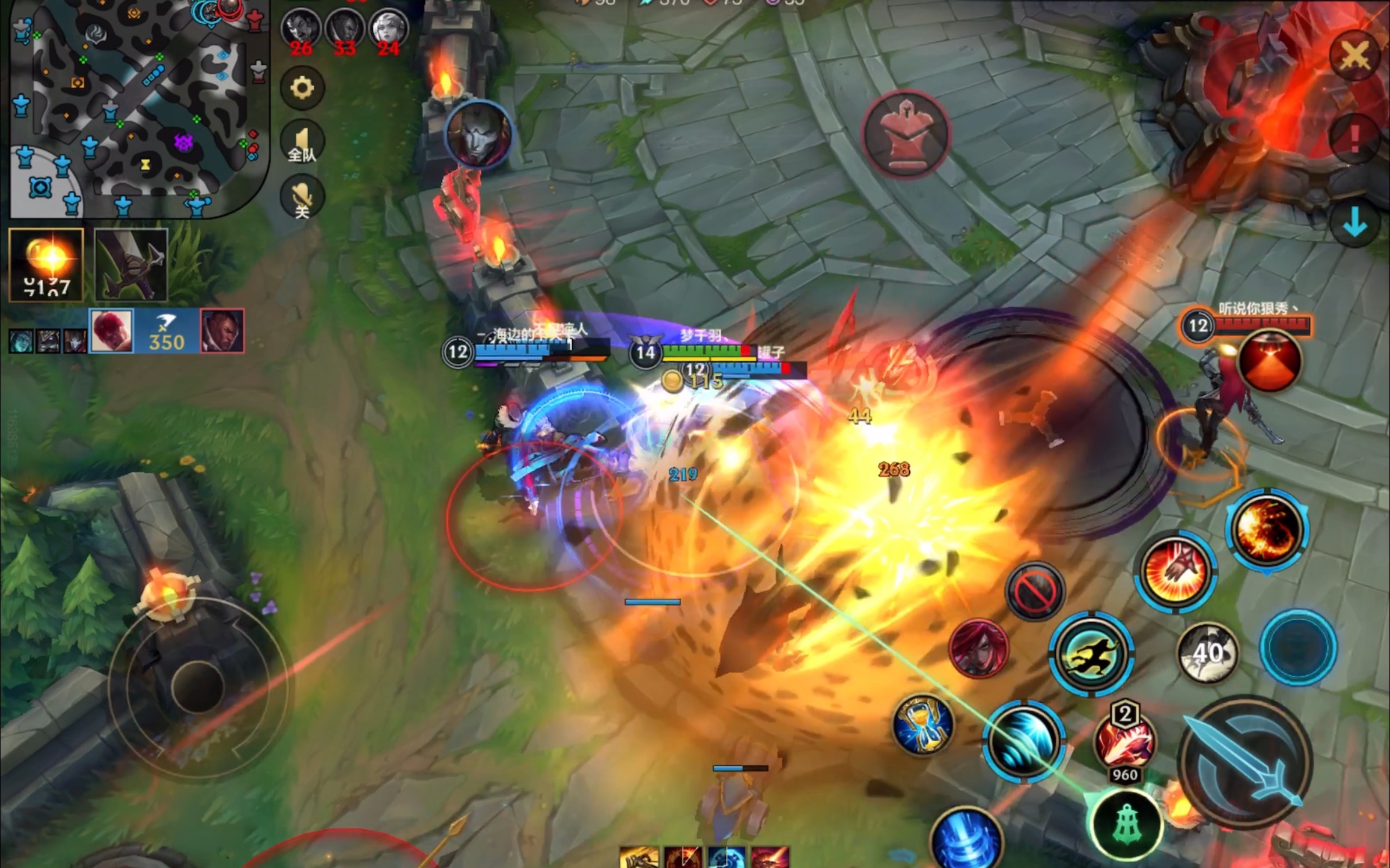Tap the blue down arrow button
Image resolution: width=1390 pixels, height=868 pixels.
[1354, 223]
